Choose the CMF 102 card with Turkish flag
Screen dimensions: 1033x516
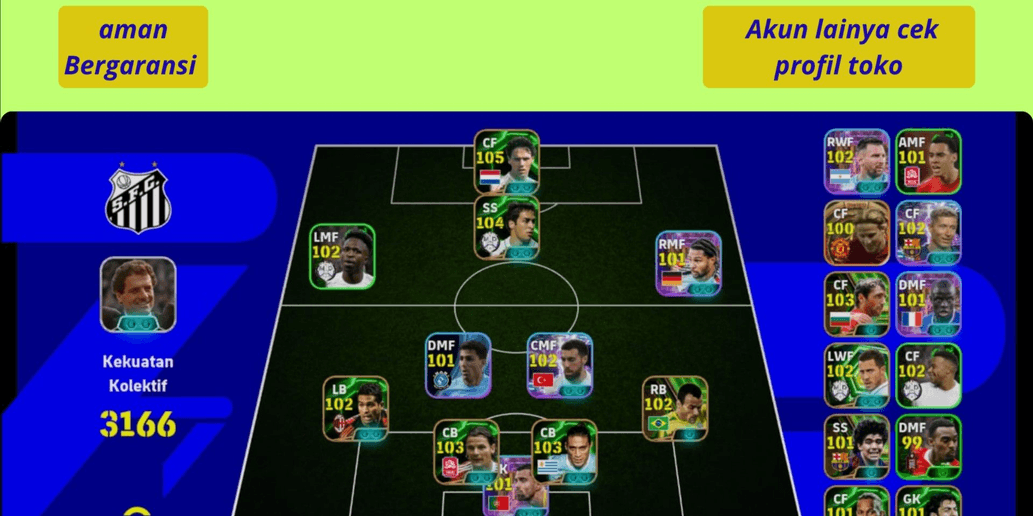click(560, 366)
